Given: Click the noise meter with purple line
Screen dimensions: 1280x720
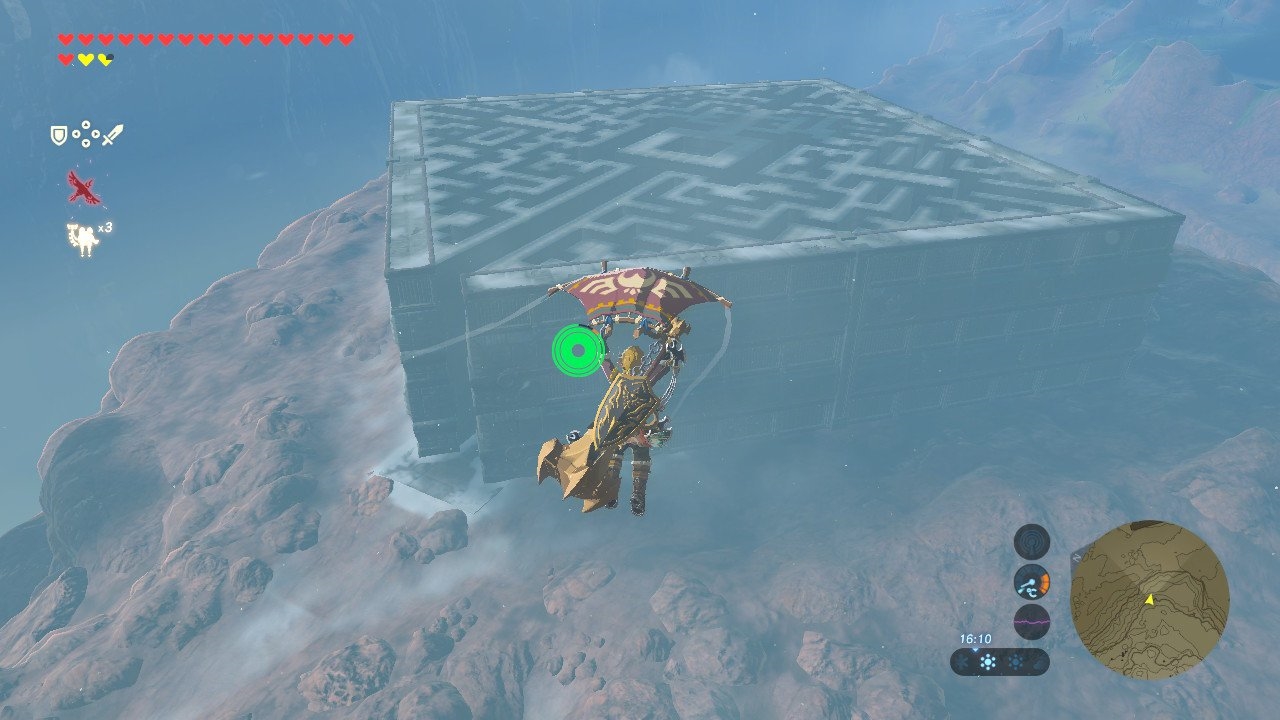Looking at the screenshot, I should (1031, 621).
